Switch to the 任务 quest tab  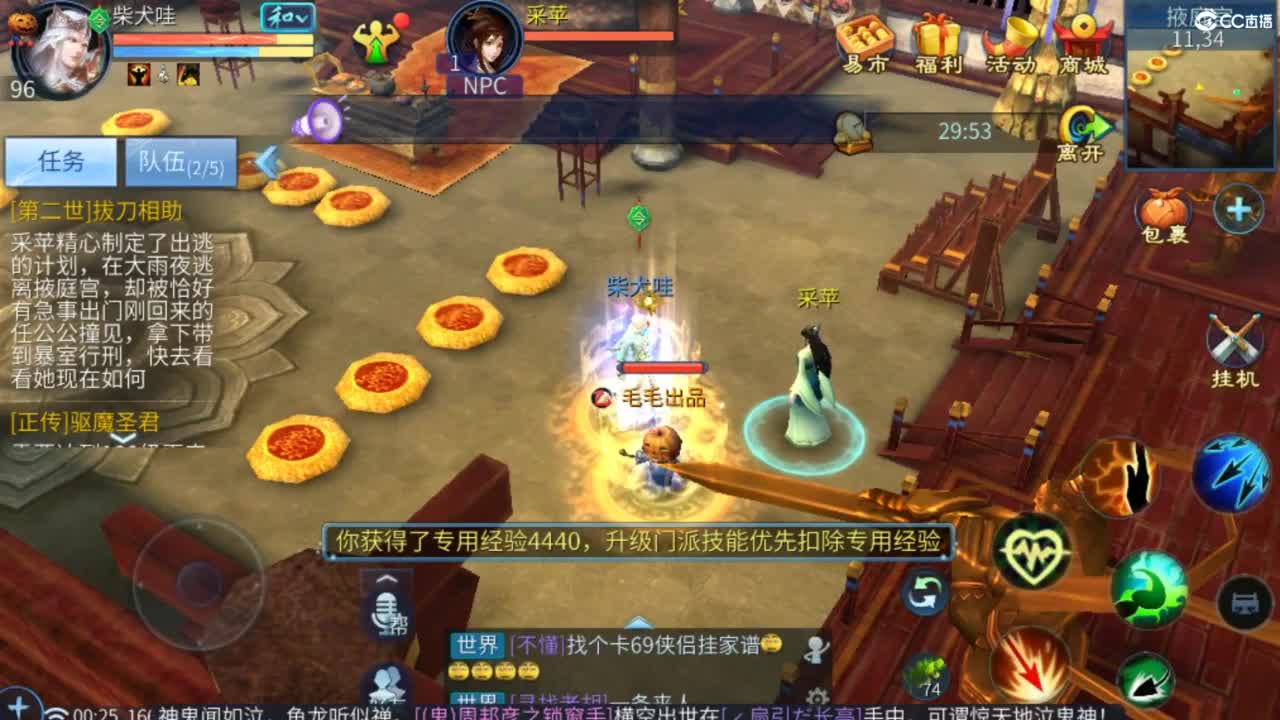60,162
